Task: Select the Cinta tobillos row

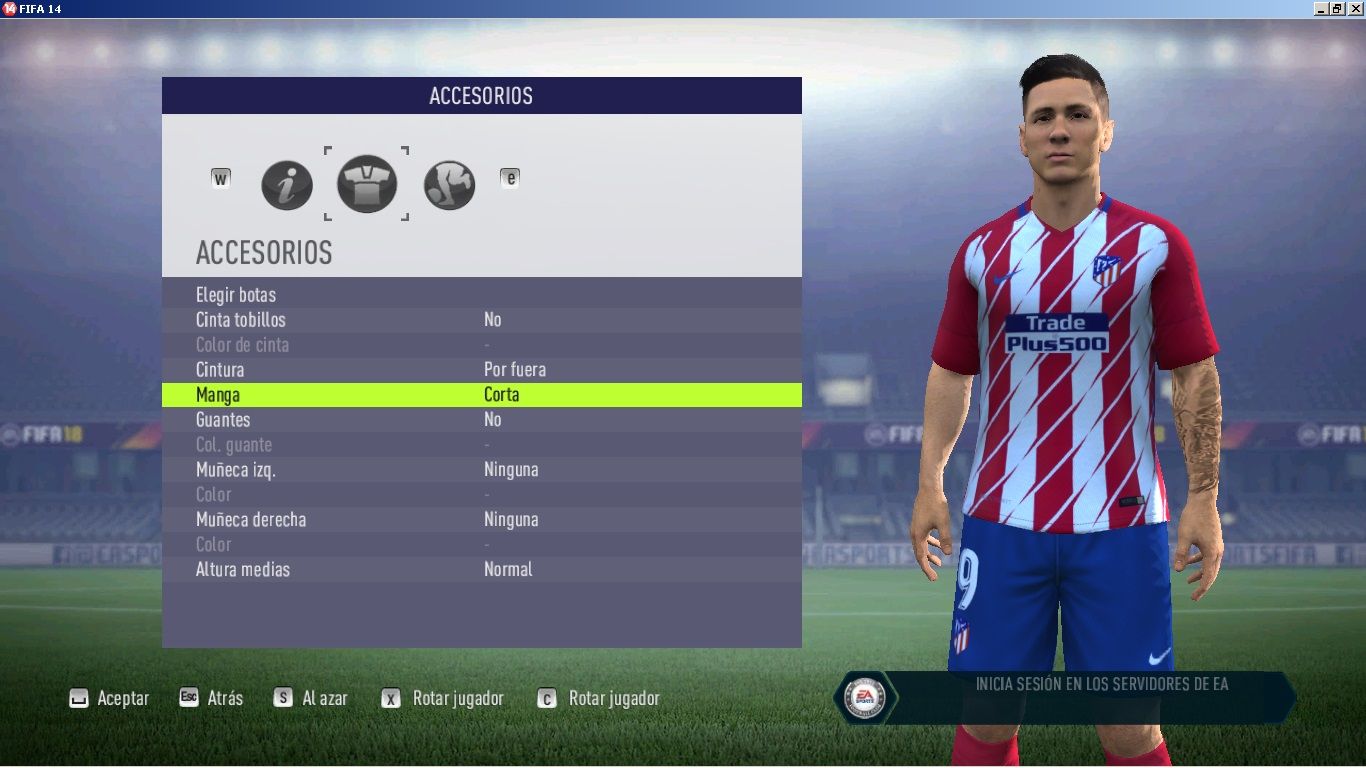Action: tap(241, 320)
